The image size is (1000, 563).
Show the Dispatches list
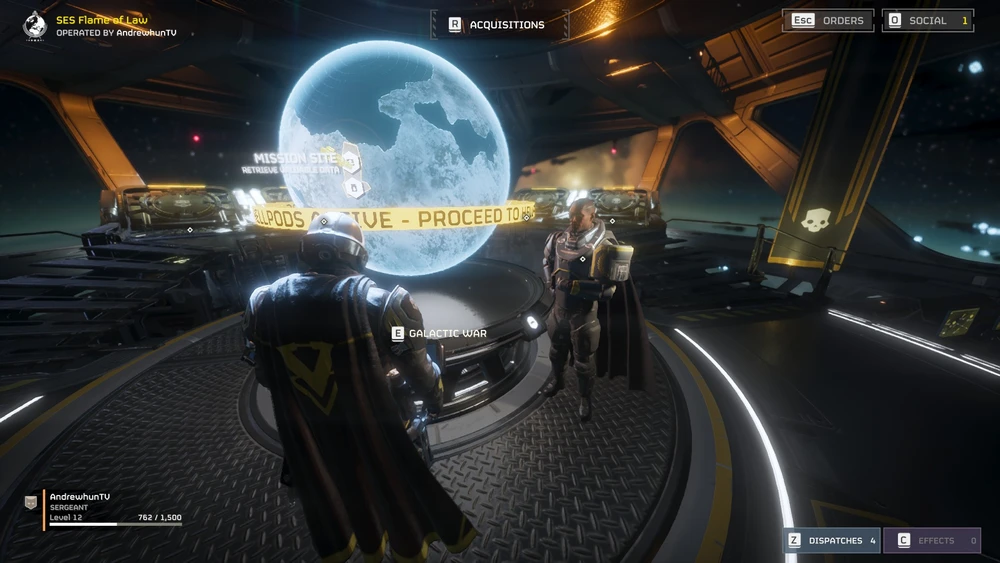click(x=832, y=540)
